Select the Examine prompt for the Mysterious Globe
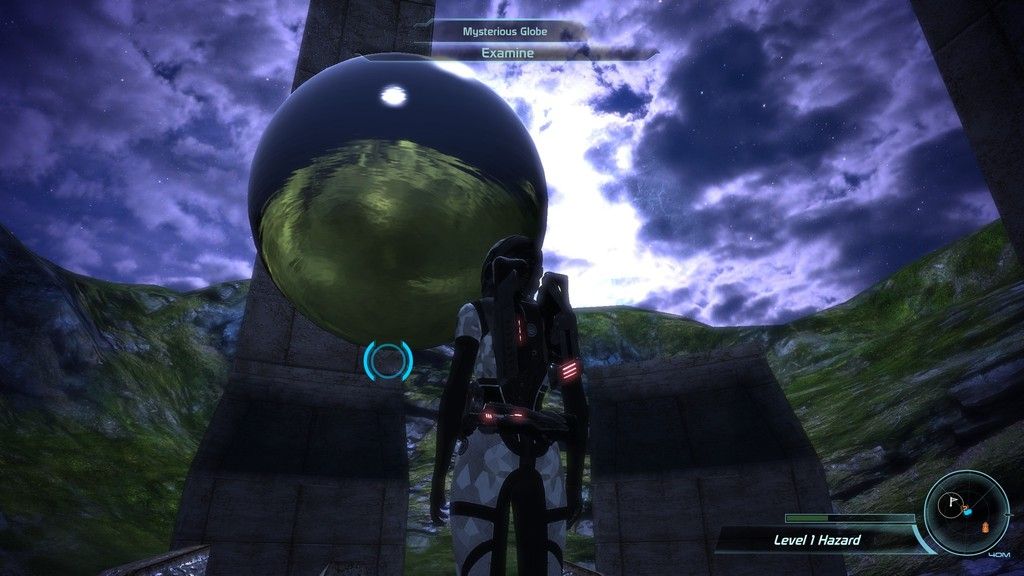This screenshot has width=1024, height=576. coord(508,53)
